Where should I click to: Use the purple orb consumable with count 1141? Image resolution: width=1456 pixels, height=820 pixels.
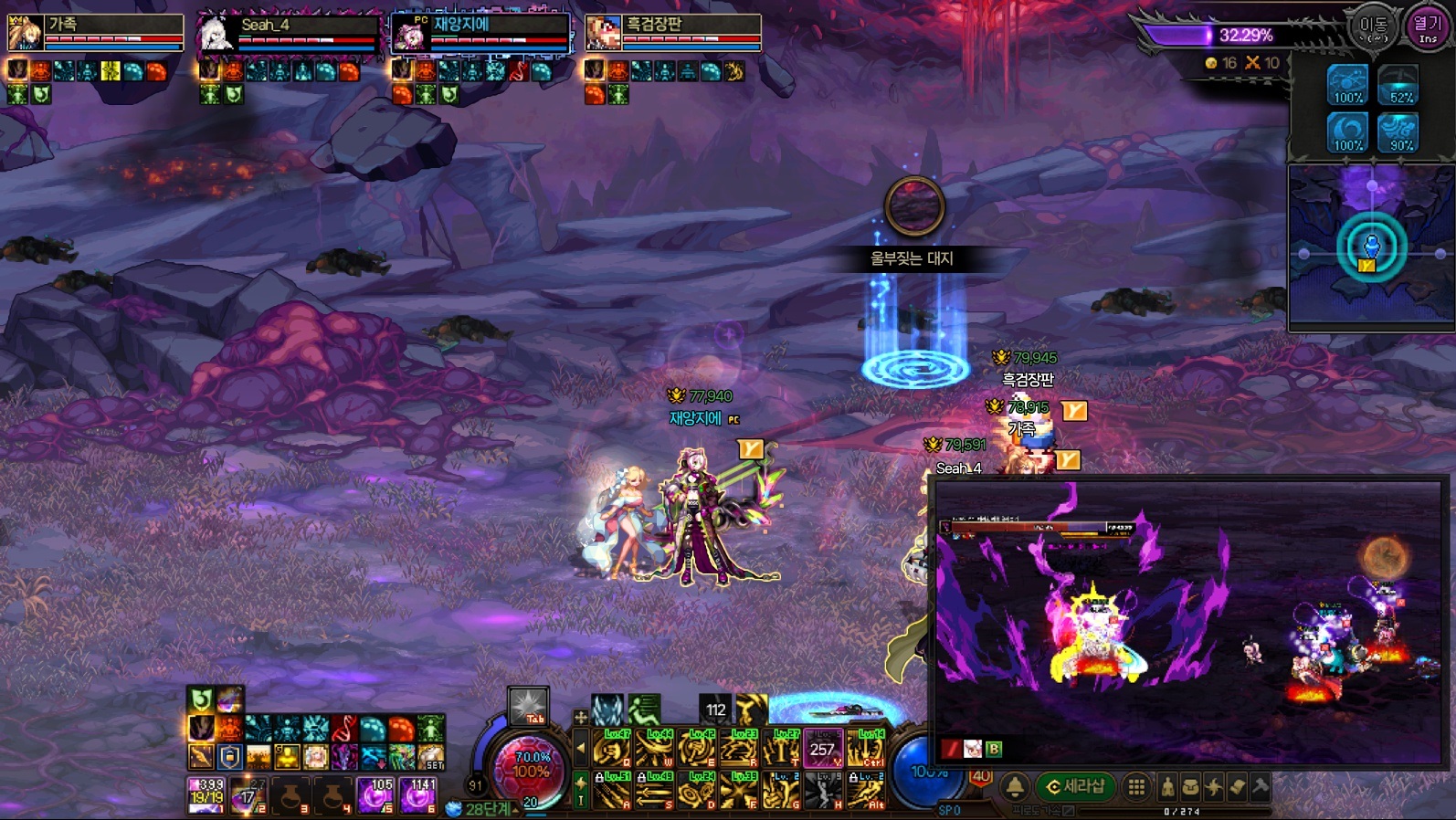(x=418, y=795)
